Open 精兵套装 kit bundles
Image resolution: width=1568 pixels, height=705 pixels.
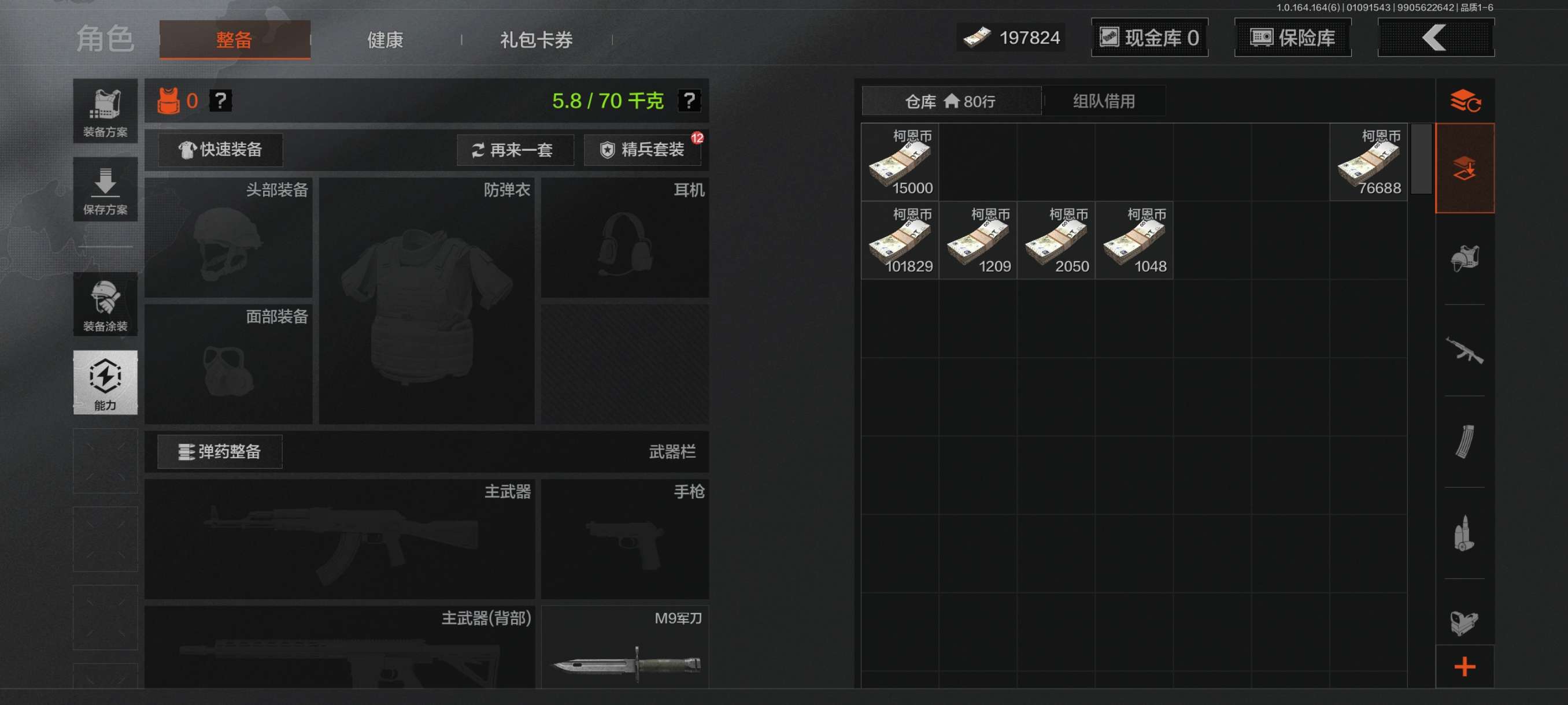[x=642, y=150]
